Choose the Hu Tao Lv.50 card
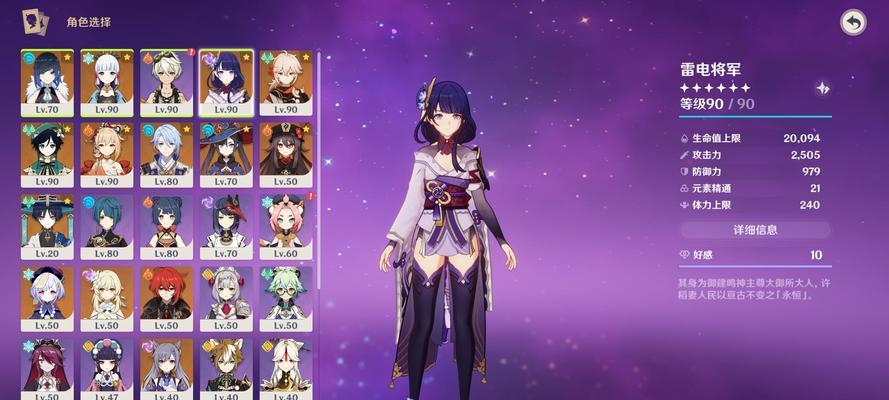The width and height of the screenshot is (889, 400). coord(285,154)
